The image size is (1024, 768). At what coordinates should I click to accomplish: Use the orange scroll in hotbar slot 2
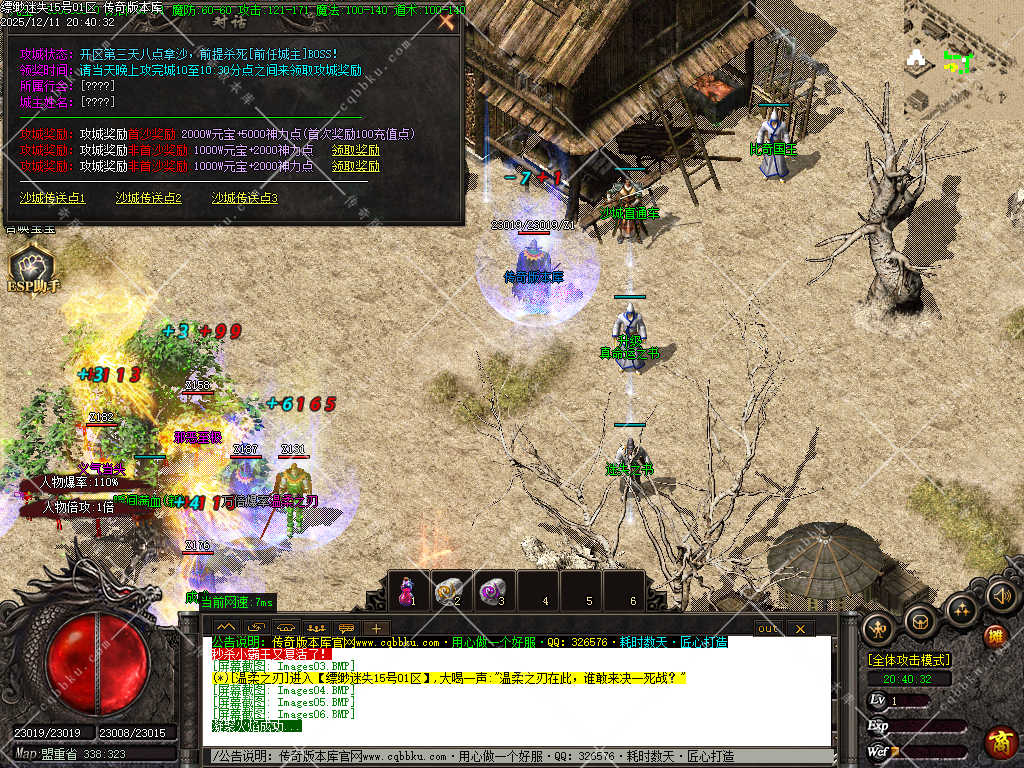(x=449, y=590)
